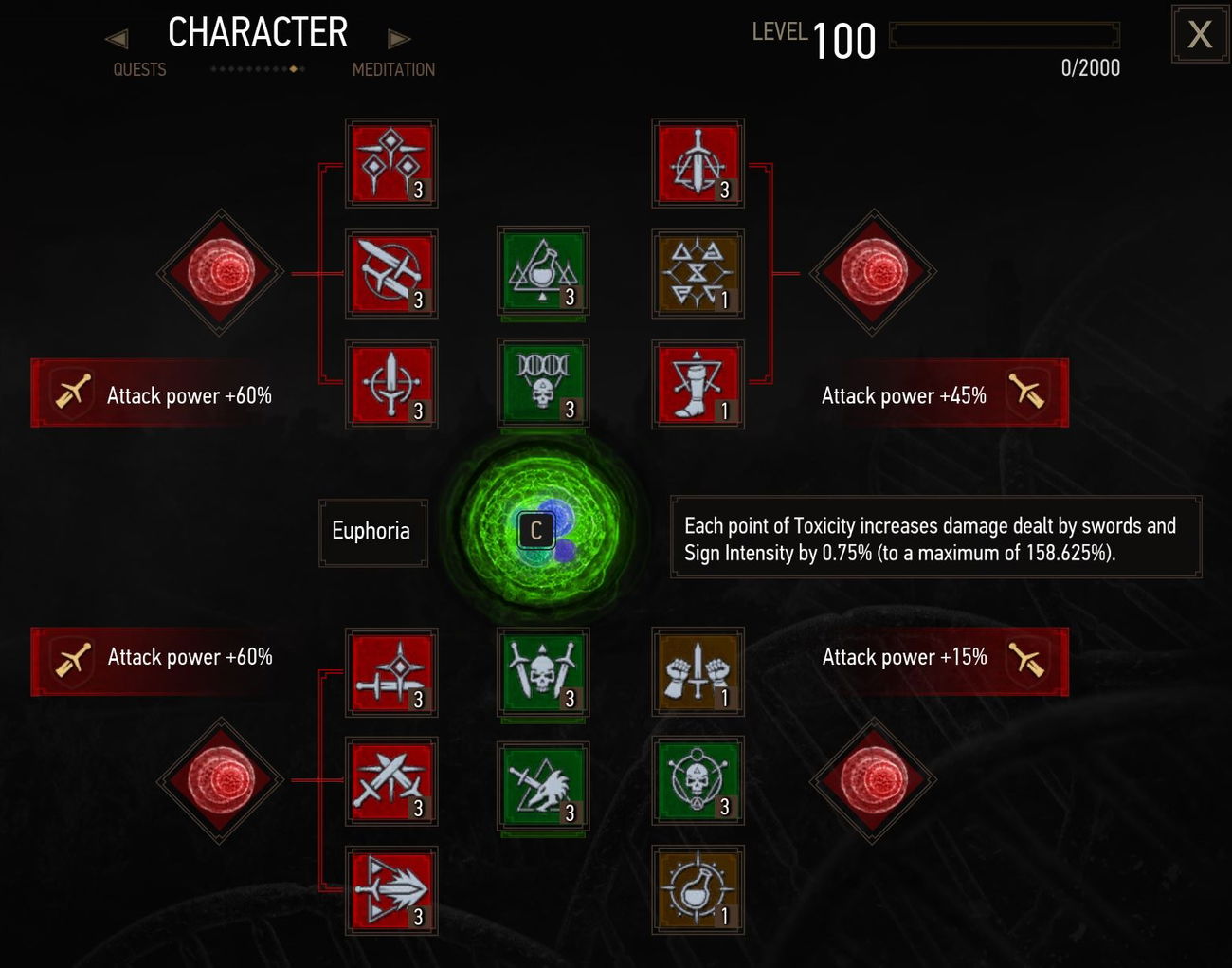Click the Euphoria mutation label
Image resolution: width=1232 pixels, height=968 pixels.
point(372,531)
